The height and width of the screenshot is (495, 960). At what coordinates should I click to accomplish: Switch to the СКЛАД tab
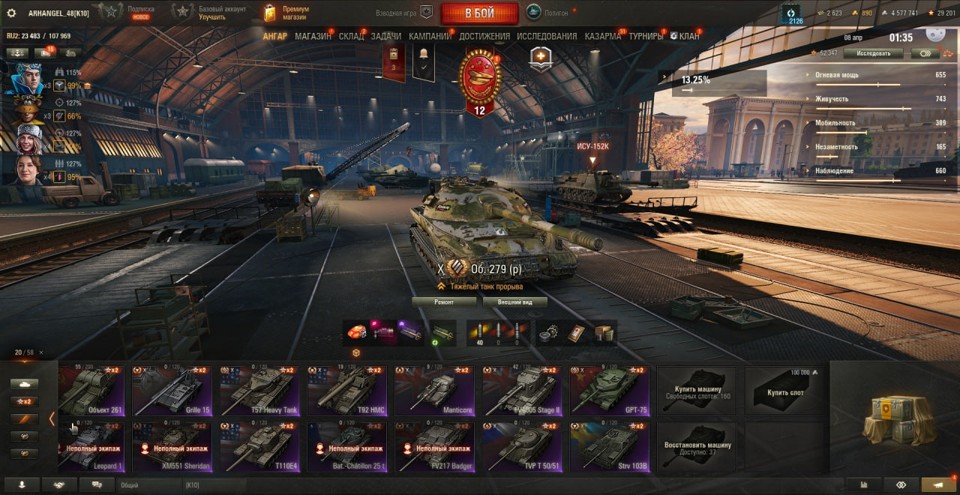(x=352, y=37)
